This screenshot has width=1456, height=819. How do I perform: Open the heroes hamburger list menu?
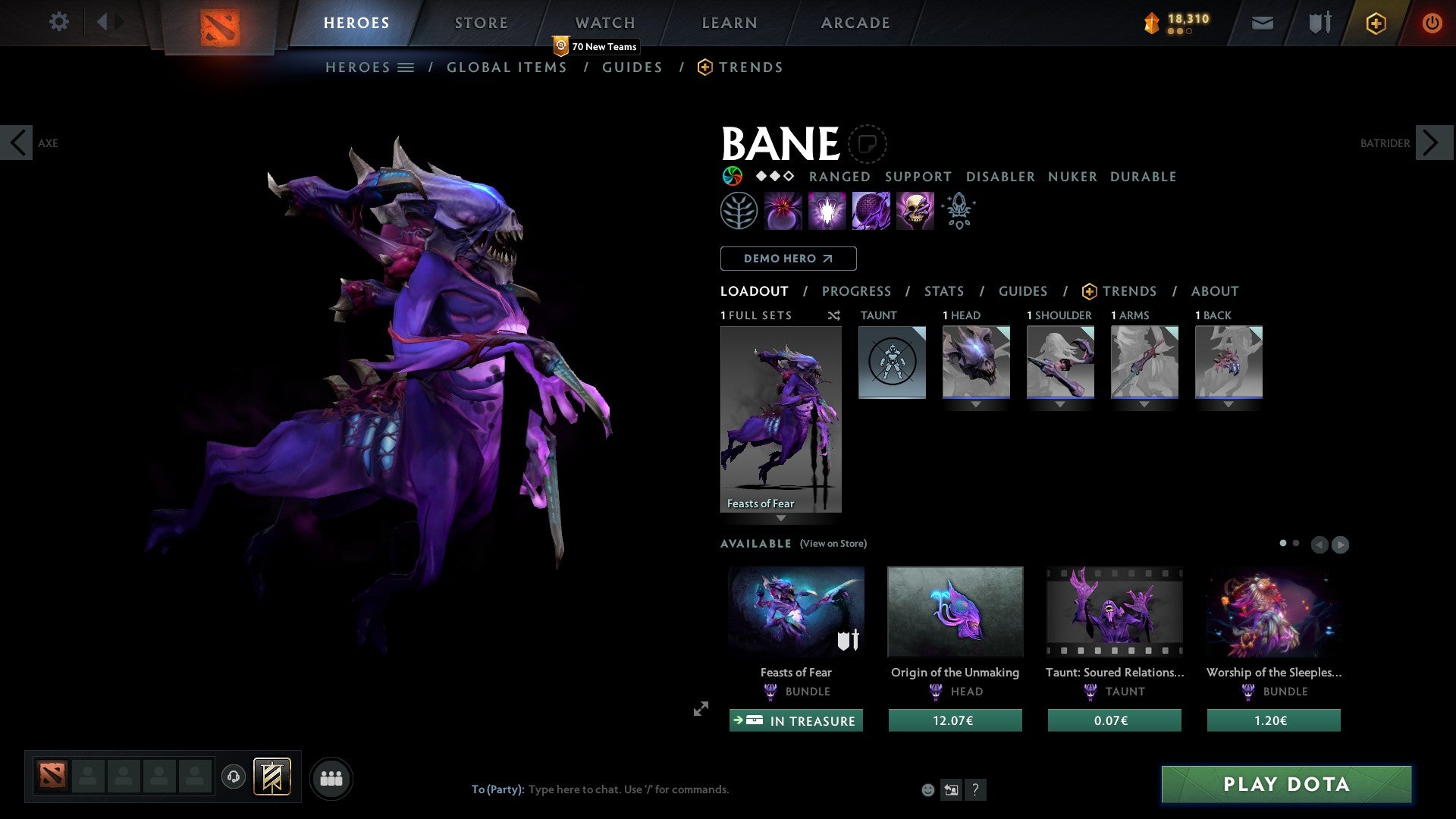click(406, 67)
